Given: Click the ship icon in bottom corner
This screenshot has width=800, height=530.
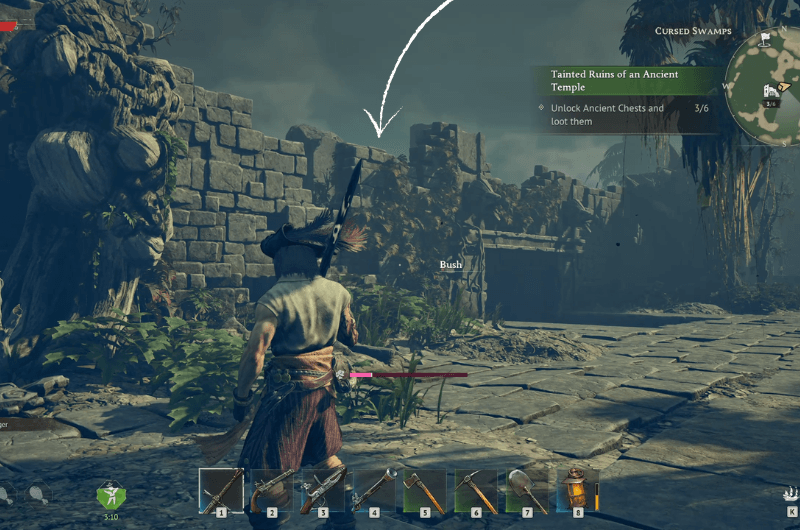Looking at the screenshot, I should point(789,493).
